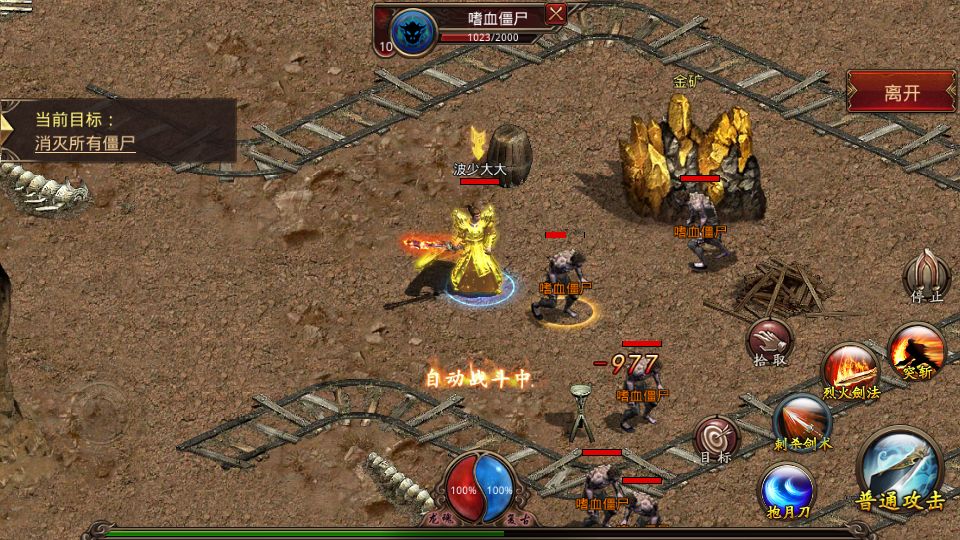Click the 离开 leave button
This screenshot has width=960, height=540.
click(901, 92)
